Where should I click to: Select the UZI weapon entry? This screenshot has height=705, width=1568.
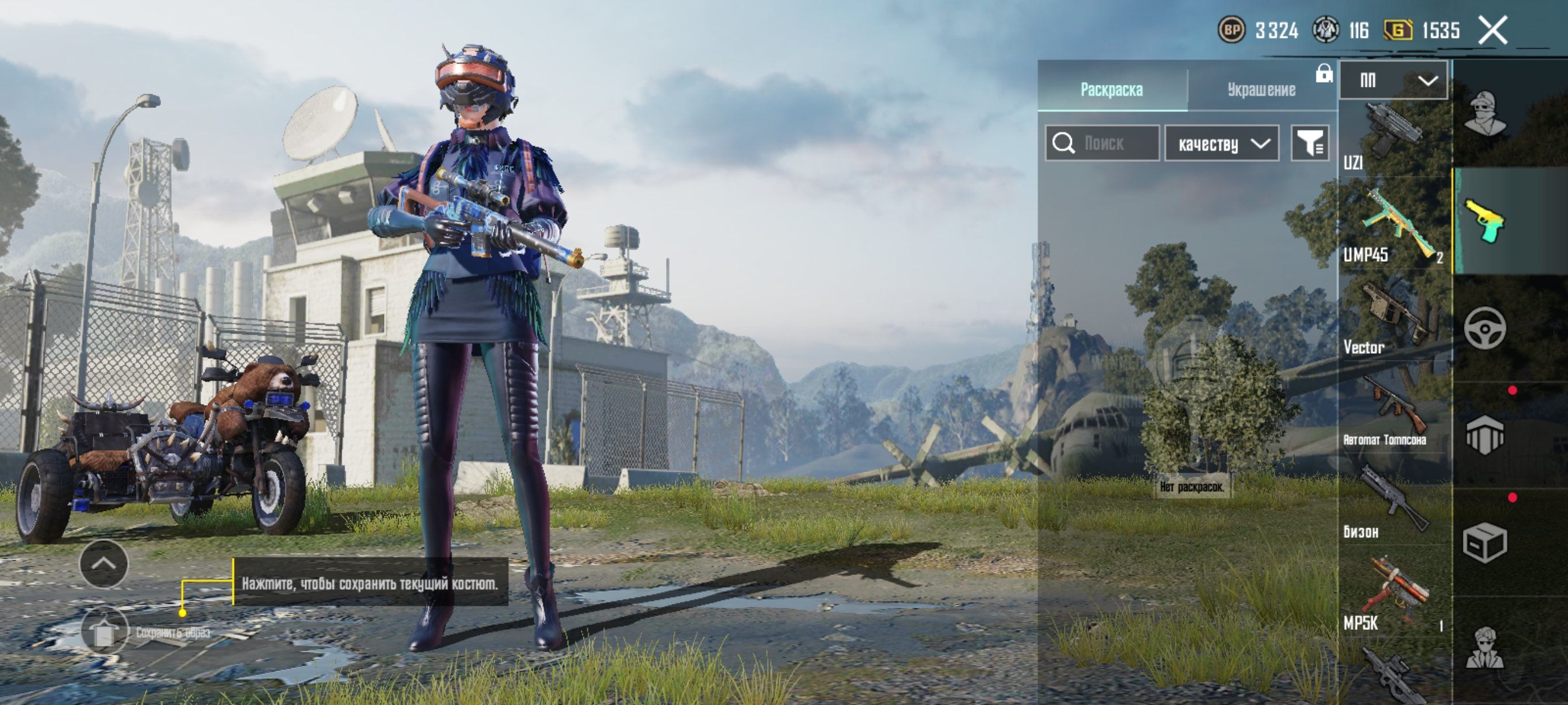(x=1393, y=139)
